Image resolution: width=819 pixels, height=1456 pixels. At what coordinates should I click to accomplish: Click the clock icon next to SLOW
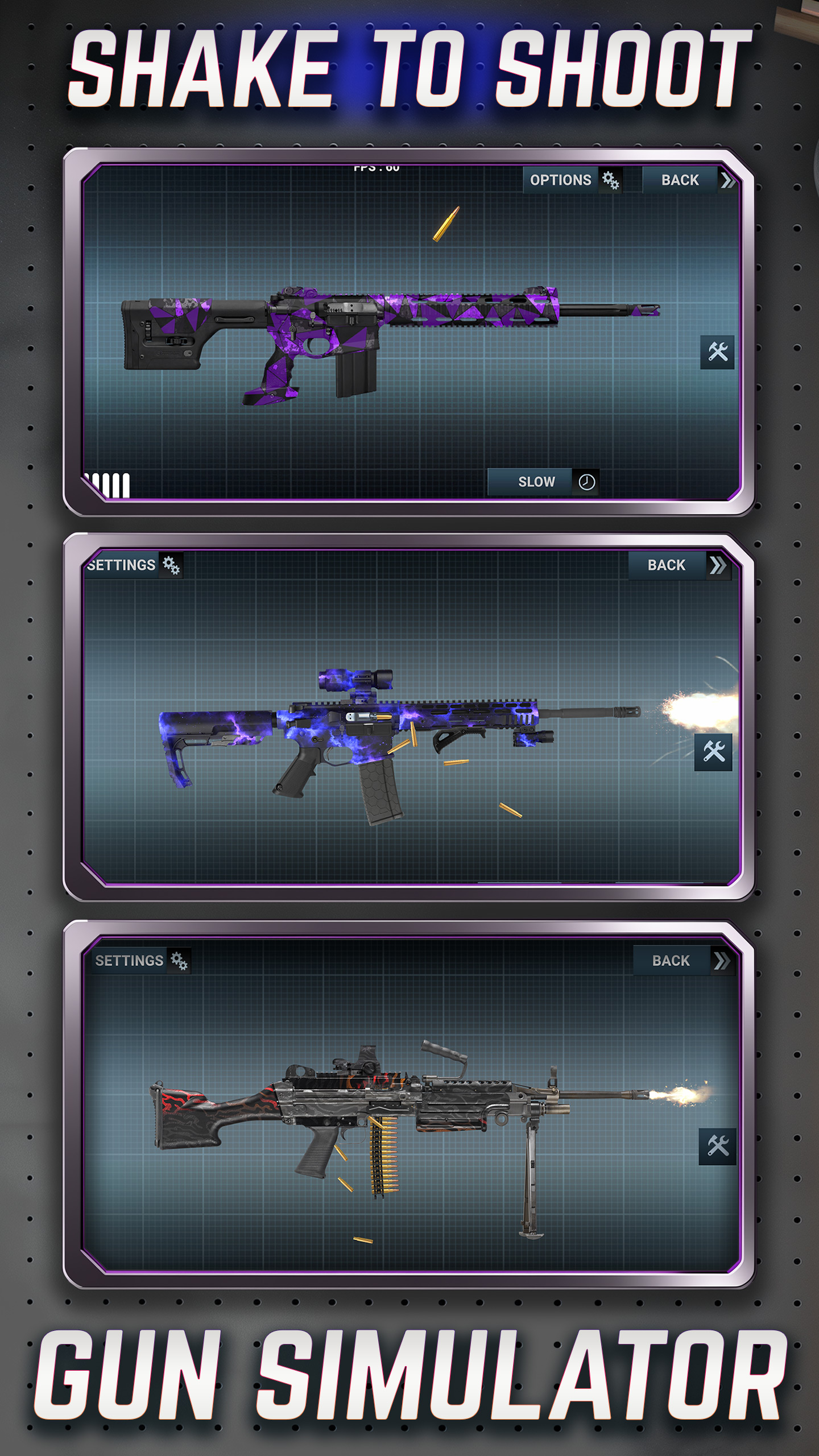pos(586,481)
